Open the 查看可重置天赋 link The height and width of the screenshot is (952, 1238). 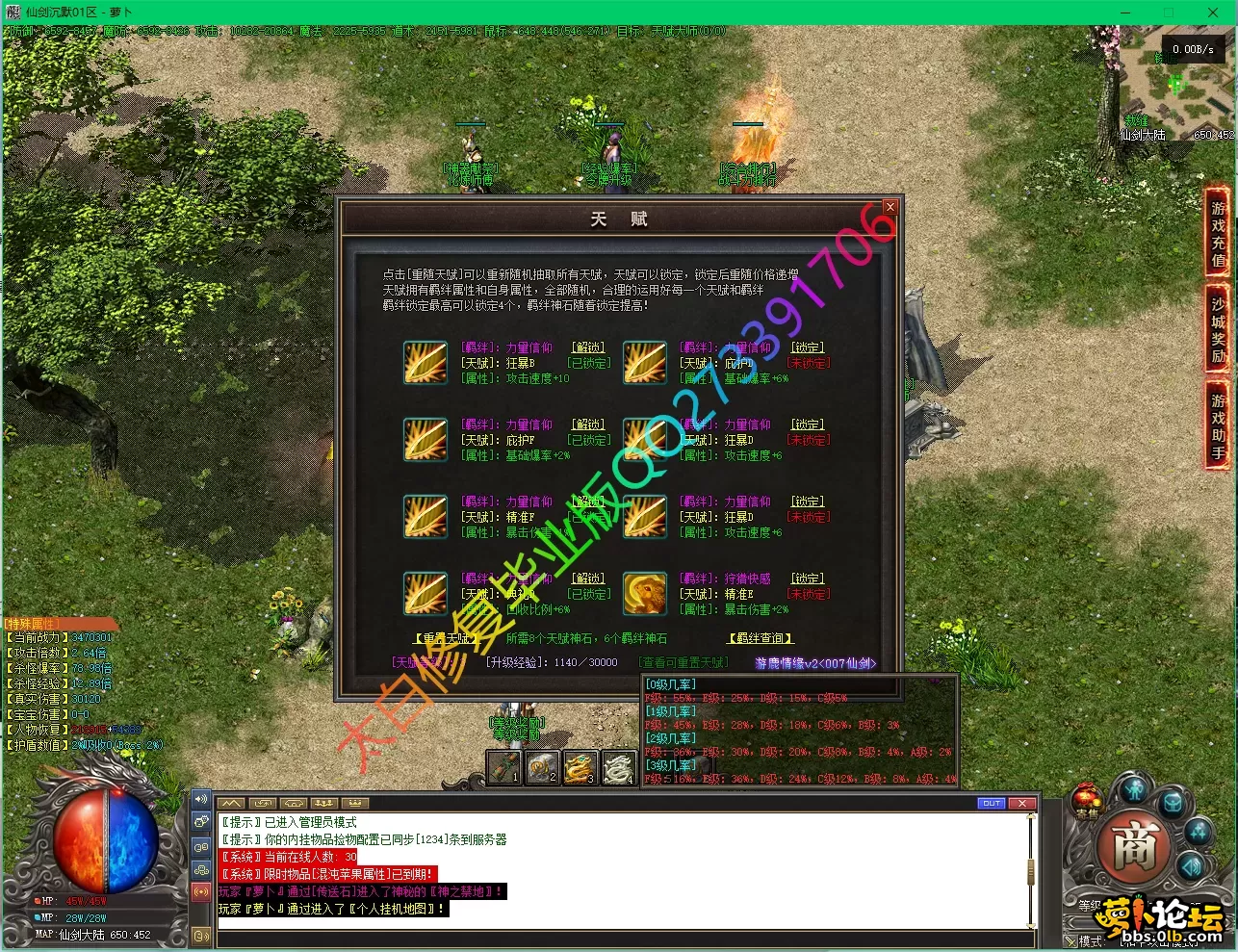(x=683, y=662)
